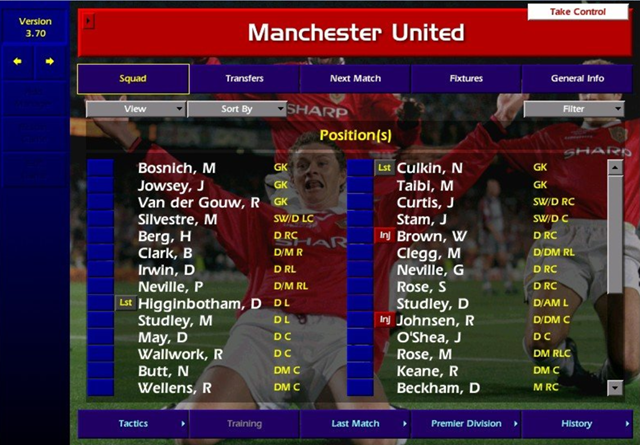
Task: Choose Bosnich, M from the squad list
Action: point(176,168)
